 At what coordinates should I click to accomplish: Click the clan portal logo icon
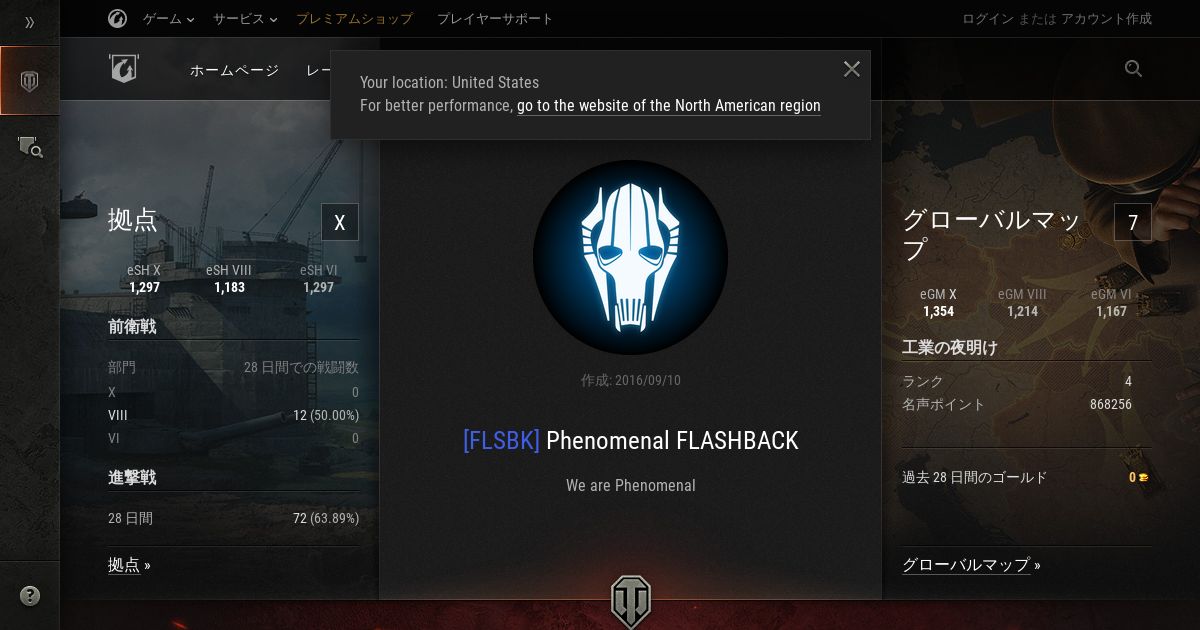[123, 69]
